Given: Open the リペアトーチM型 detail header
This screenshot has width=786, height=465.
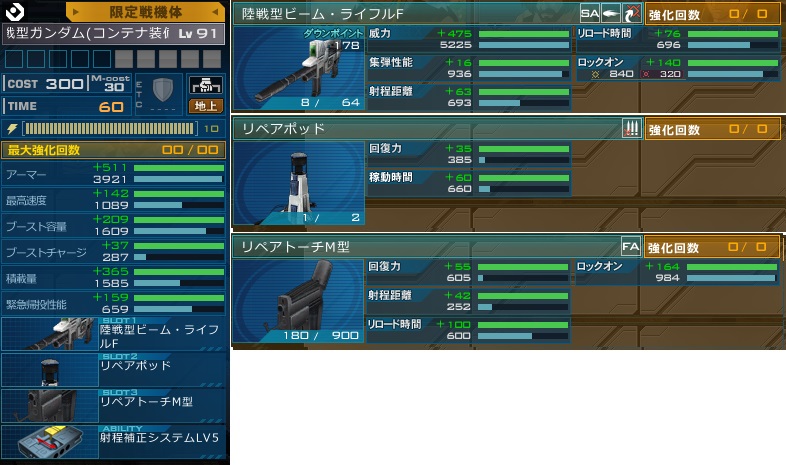Looking at the screenshot, I should [x=425, y=247].
